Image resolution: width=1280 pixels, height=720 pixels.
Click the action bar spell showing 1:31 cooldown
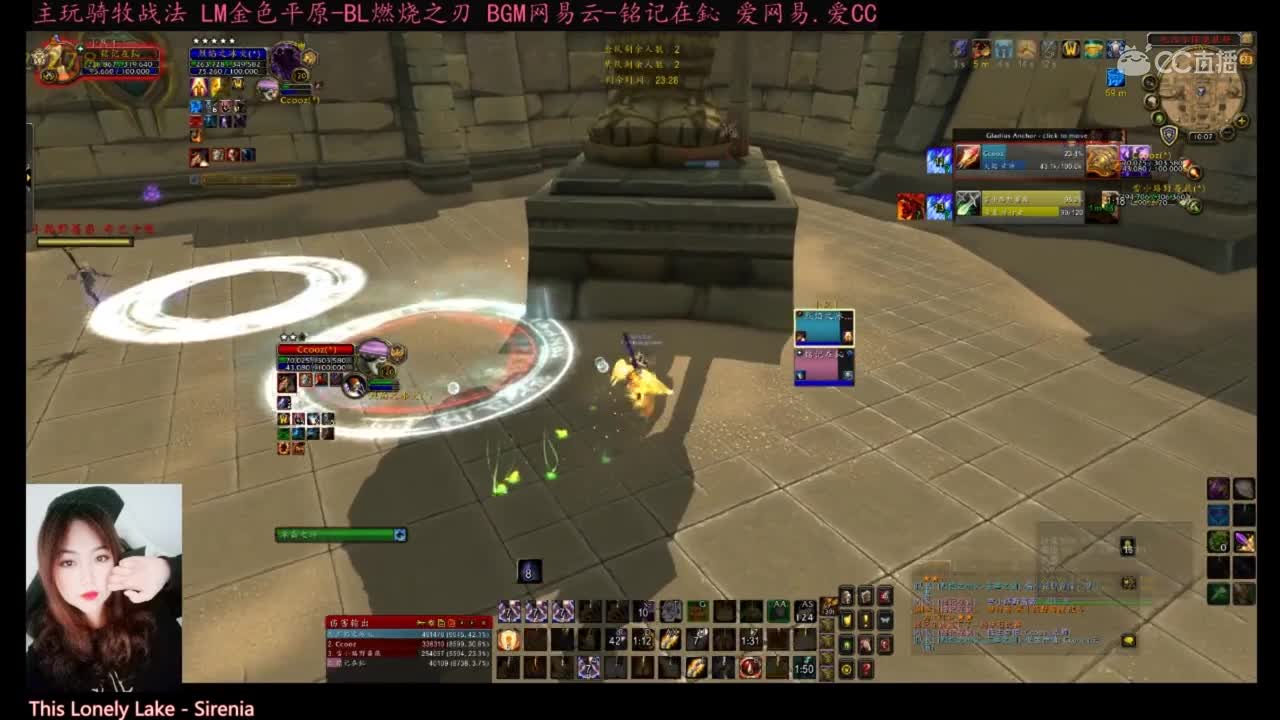750,640
